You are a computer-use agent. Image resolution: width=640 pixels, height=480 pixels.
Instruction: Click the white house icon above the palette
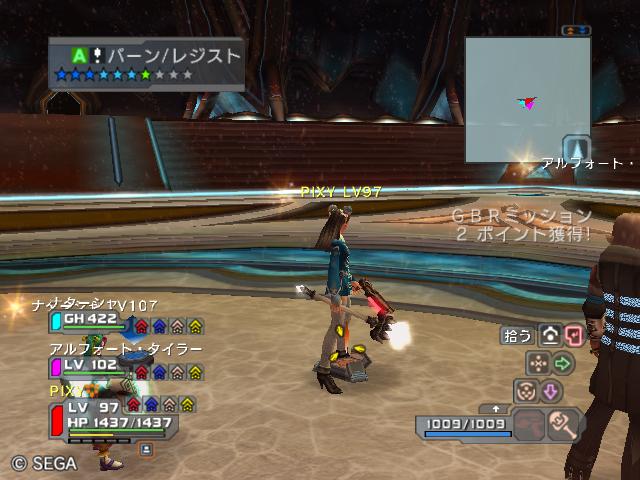coord(549,336)
